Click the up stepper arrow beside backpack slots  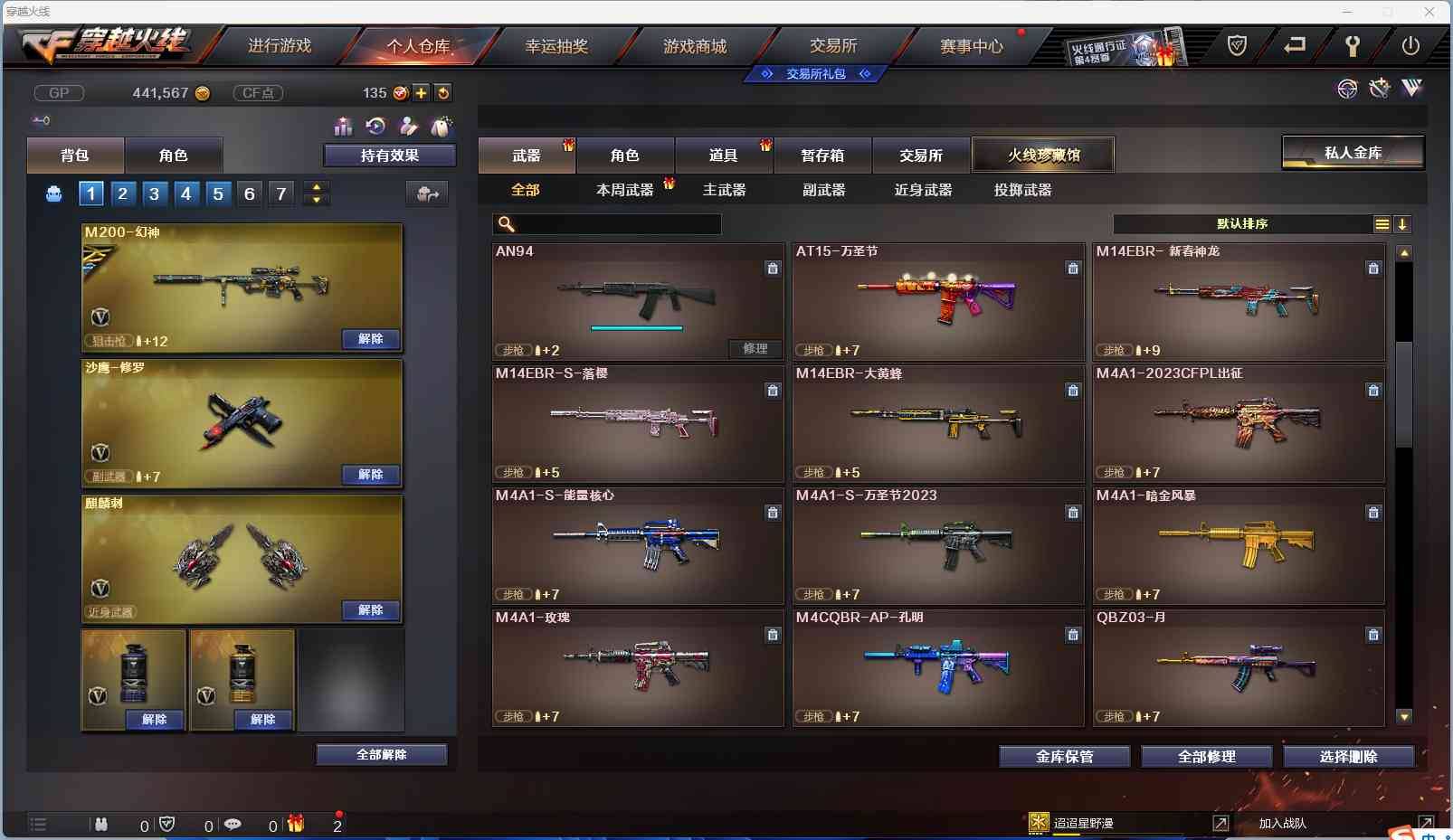[316, 186]
